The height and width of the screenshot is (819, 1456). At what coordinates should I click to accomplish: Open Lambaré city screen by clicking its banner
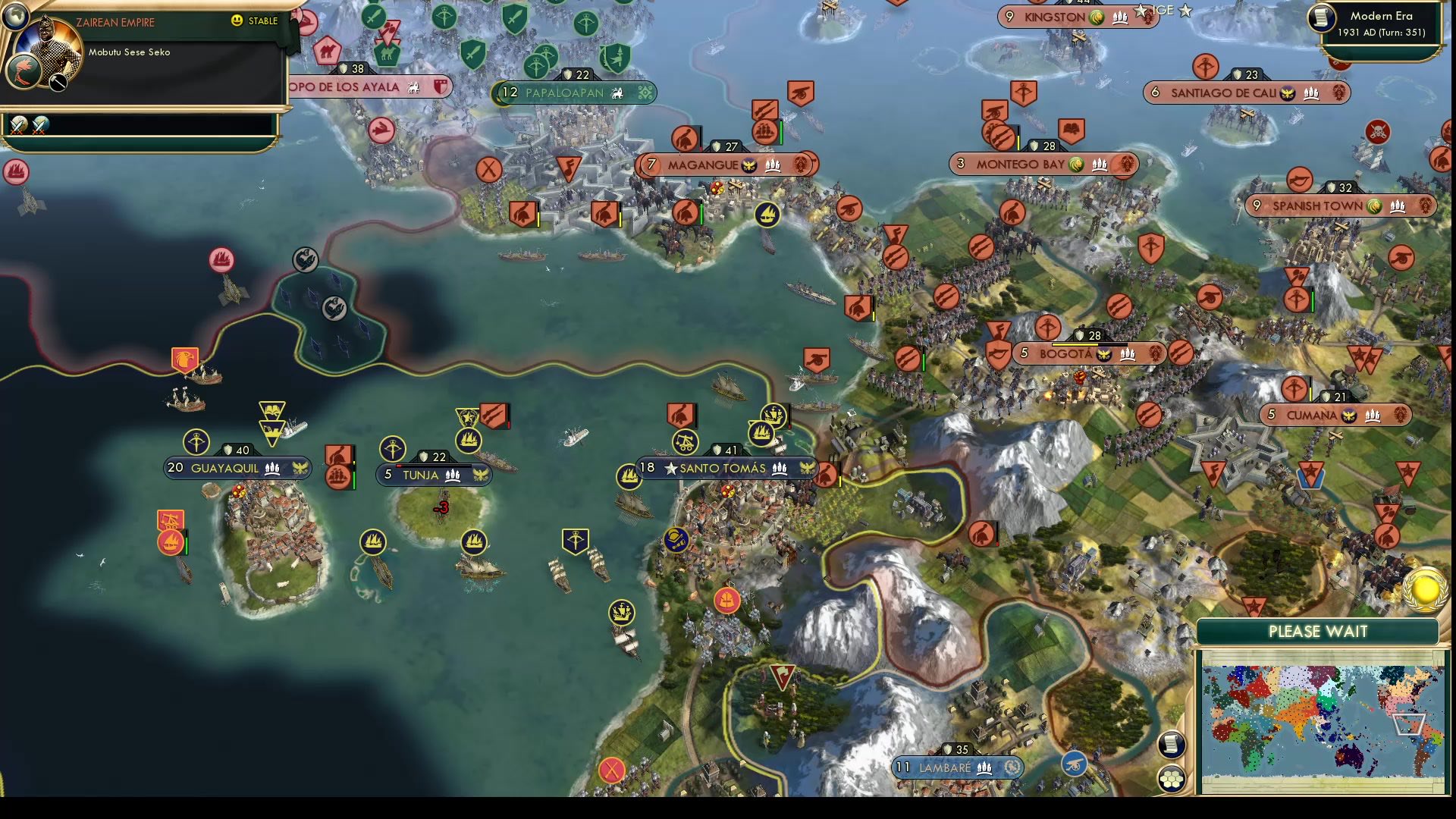955,767
